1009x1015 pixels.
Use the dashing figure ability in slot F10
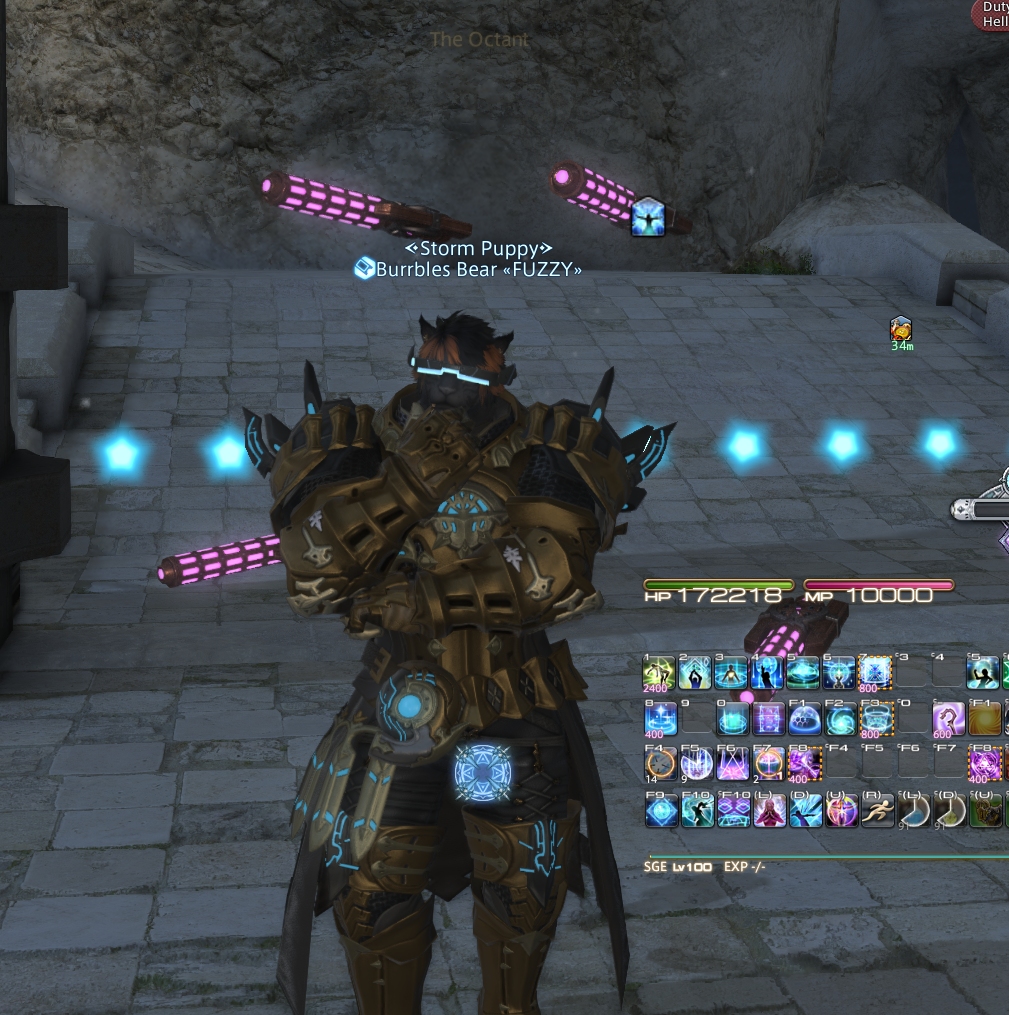696,810
